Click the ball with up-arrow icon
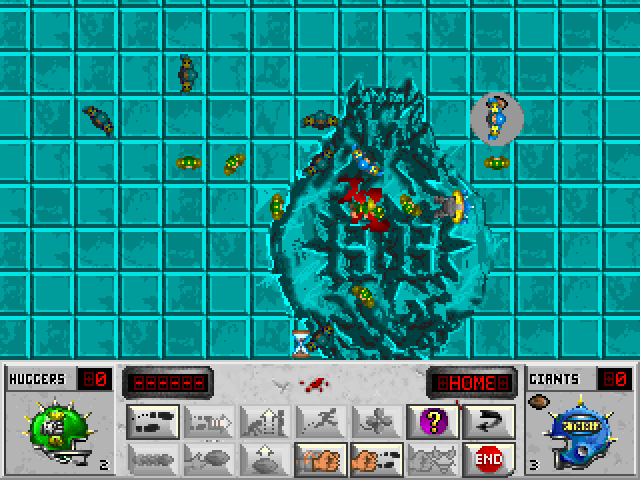 tap(265, 459)
